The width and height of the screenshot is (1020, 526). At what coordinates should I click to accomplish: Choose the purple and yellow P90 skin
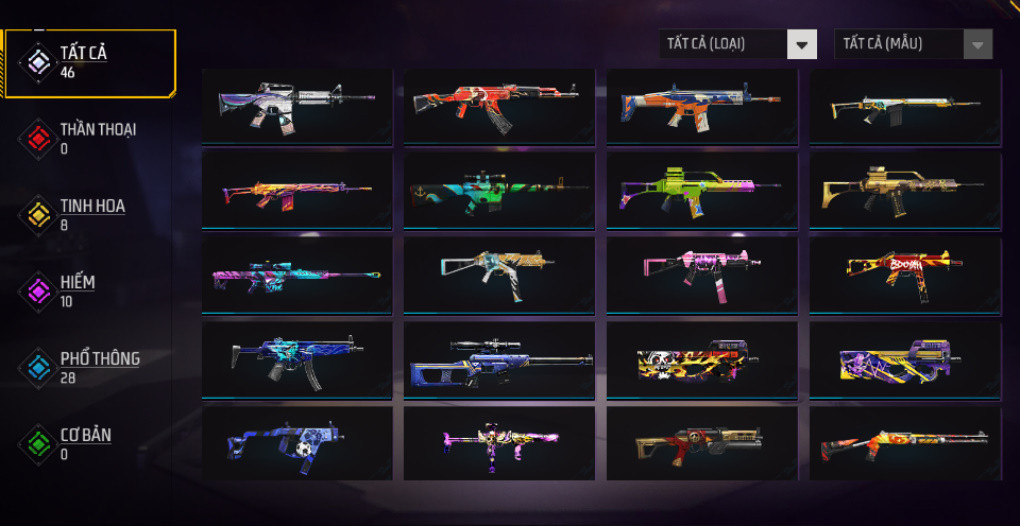[904, 357]
